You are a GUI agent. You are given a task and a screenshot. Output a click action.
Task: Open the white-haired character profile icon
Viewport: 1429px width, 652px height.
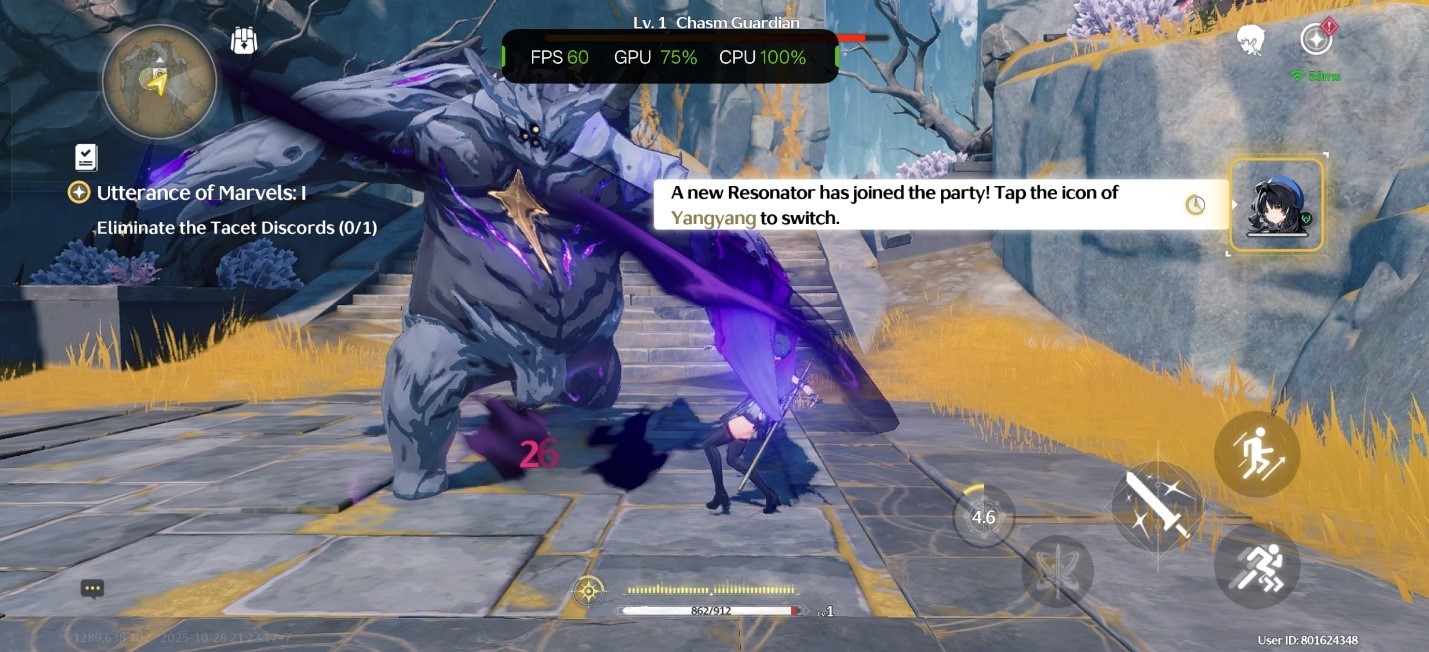tap(1250, 40)
